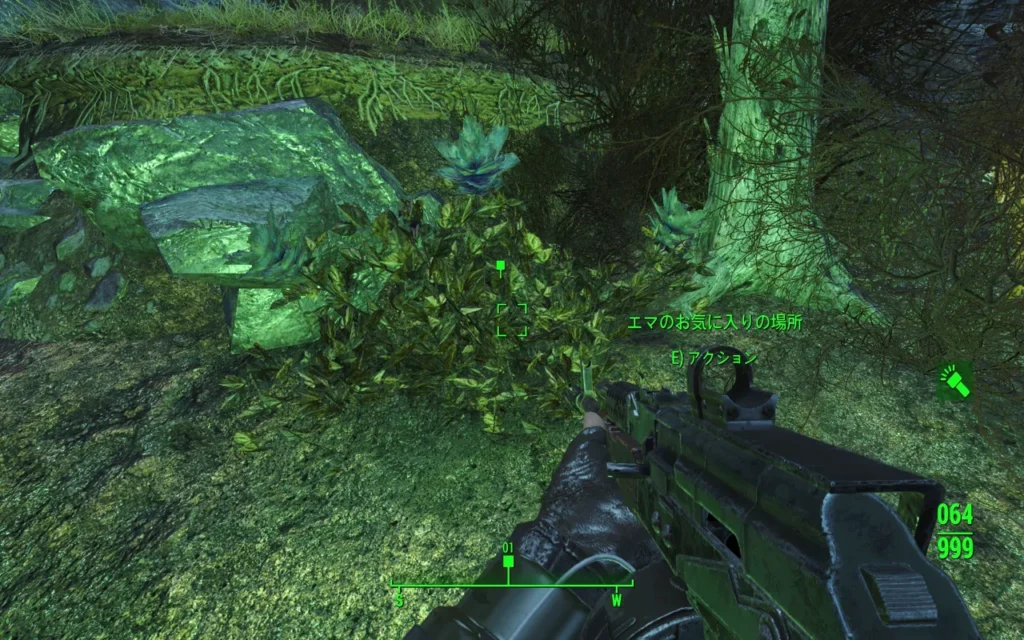1024x640 pixels.
Task: Click the flashlight icon on the HUD
Action: point(954,381)
